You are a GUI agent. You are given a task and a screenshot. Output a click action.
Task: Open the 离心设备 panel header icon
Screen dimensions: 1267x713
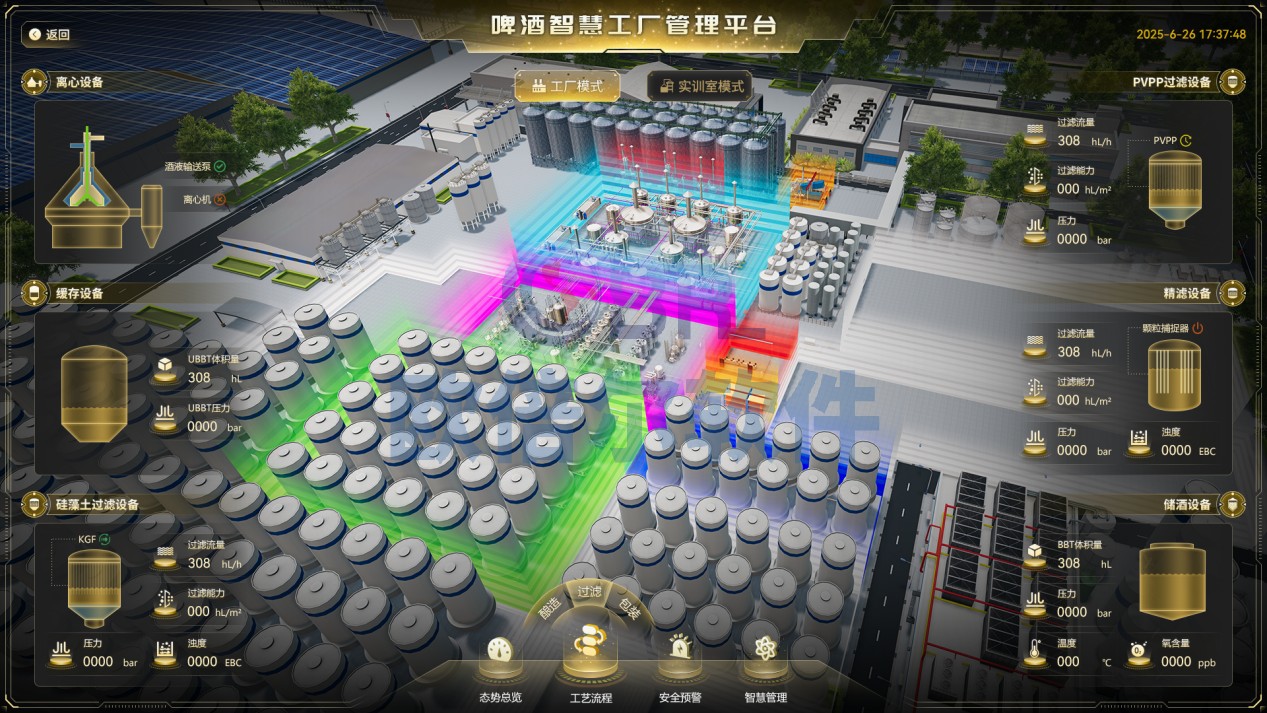35,82
